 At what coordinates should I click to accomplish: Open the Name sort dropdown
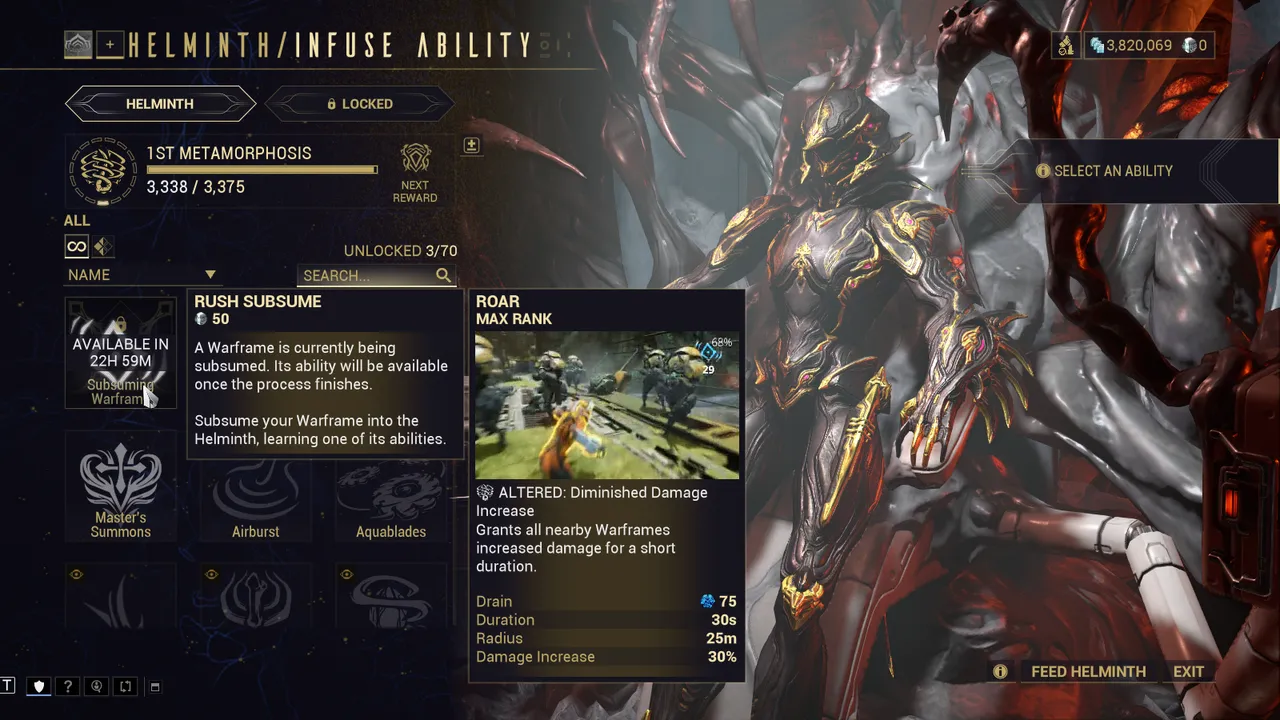point(142,275)
